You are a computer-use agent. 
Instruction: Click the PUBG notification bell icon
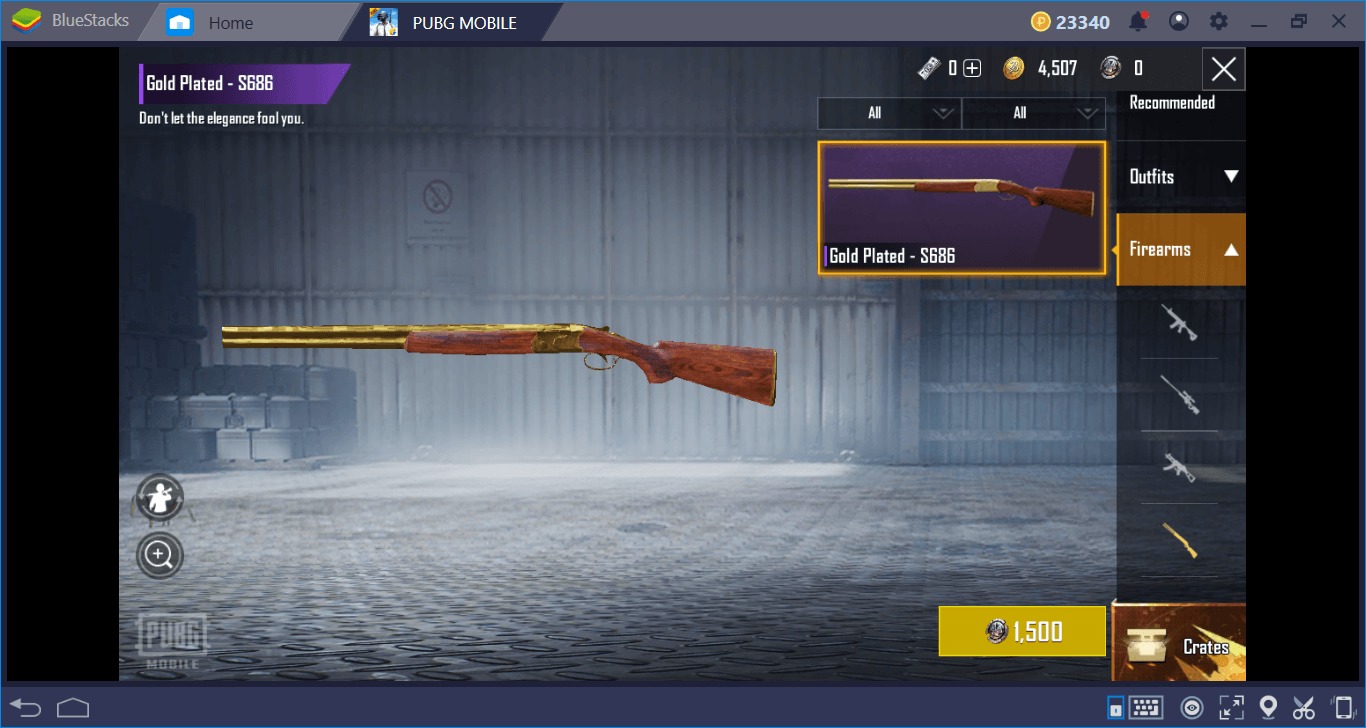[1138, 20]
